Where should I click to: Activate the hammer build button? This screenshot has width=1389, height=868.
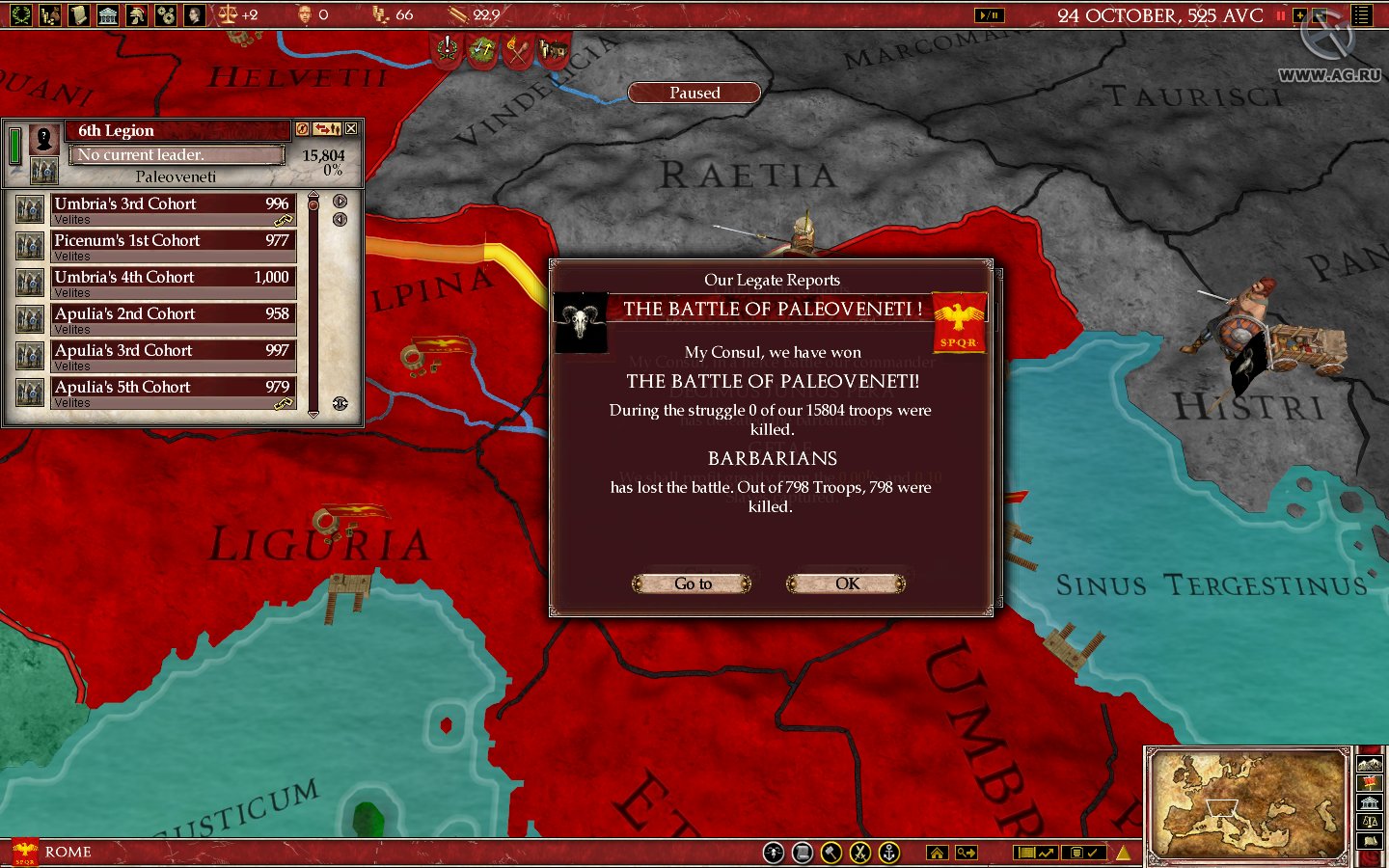831,853
